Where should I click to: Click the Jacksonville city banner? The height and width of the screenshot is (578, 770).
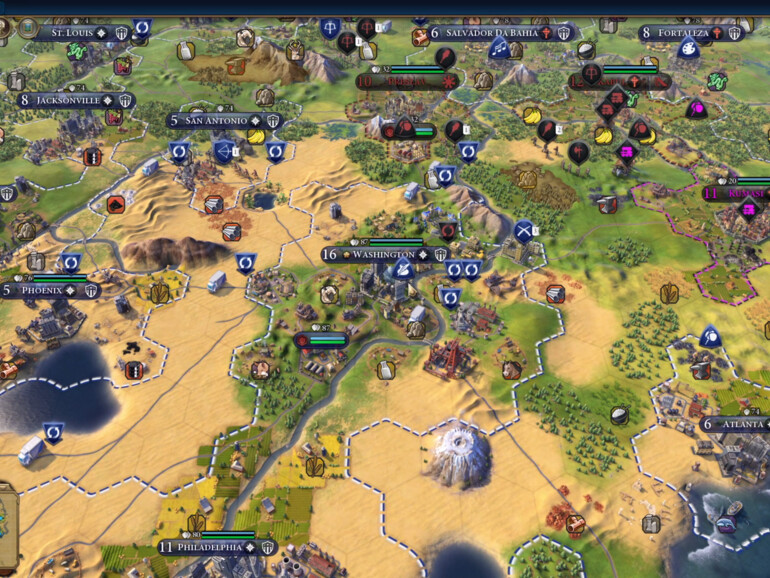[68, 100]
